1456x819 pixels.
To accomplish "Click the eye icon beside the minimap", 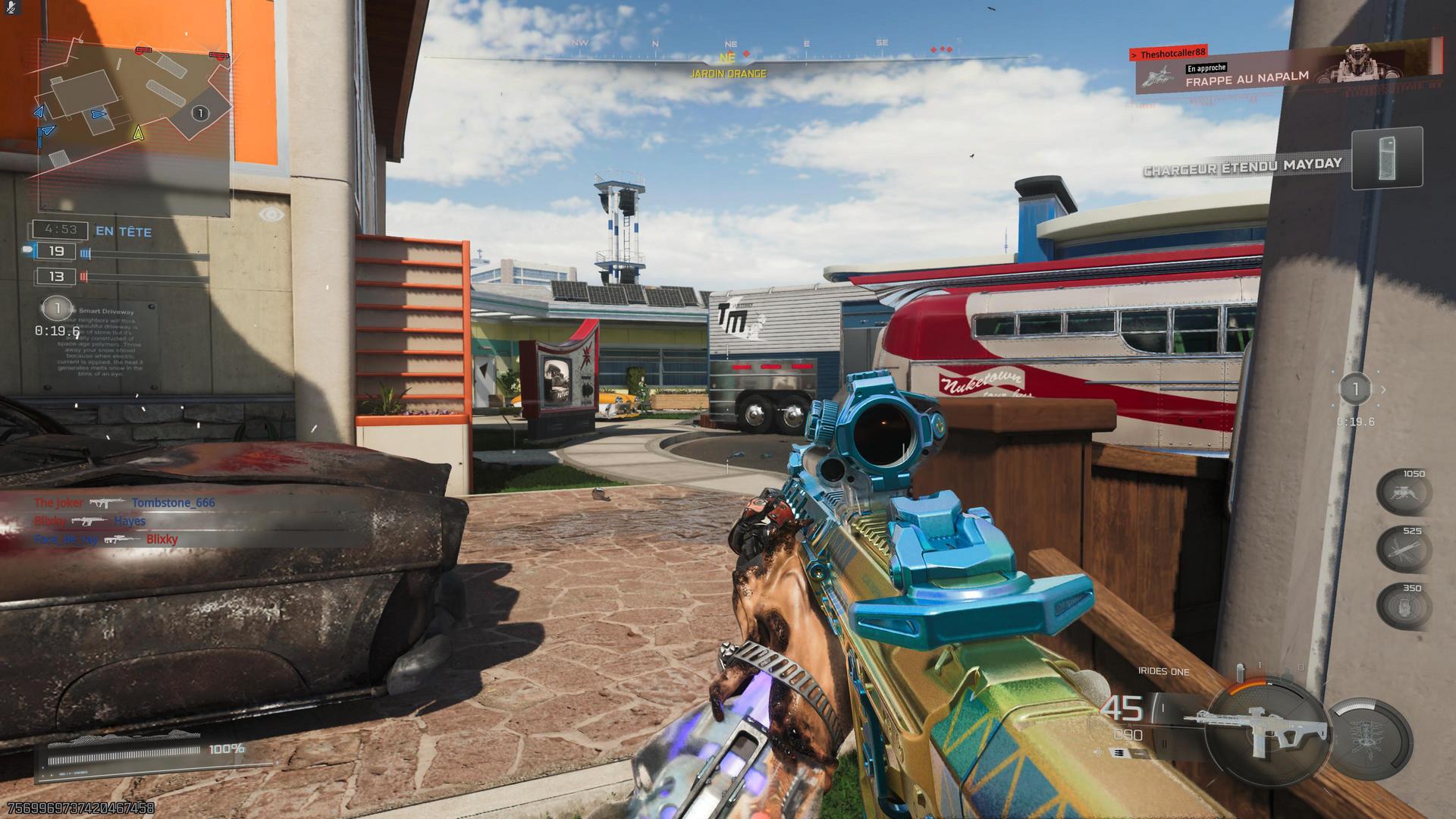I will click(272, 215).
